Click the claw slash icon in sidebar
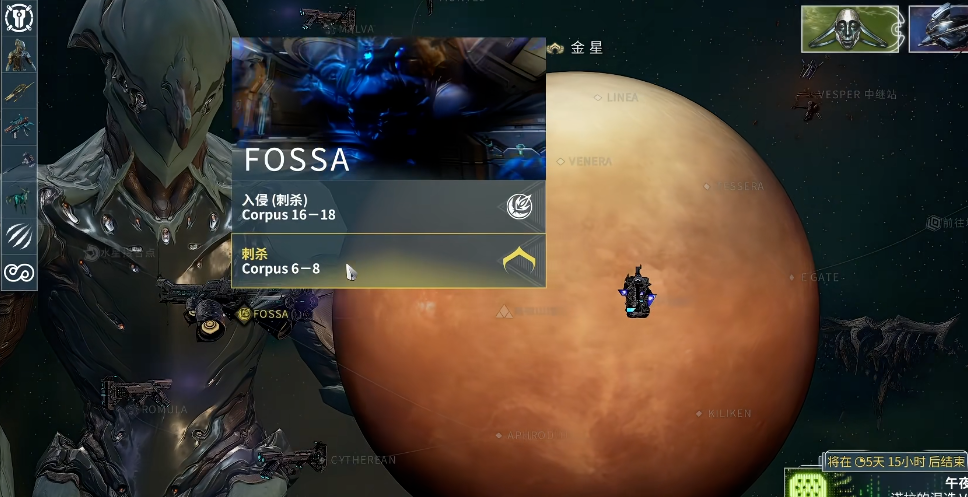 click(19, 236)
